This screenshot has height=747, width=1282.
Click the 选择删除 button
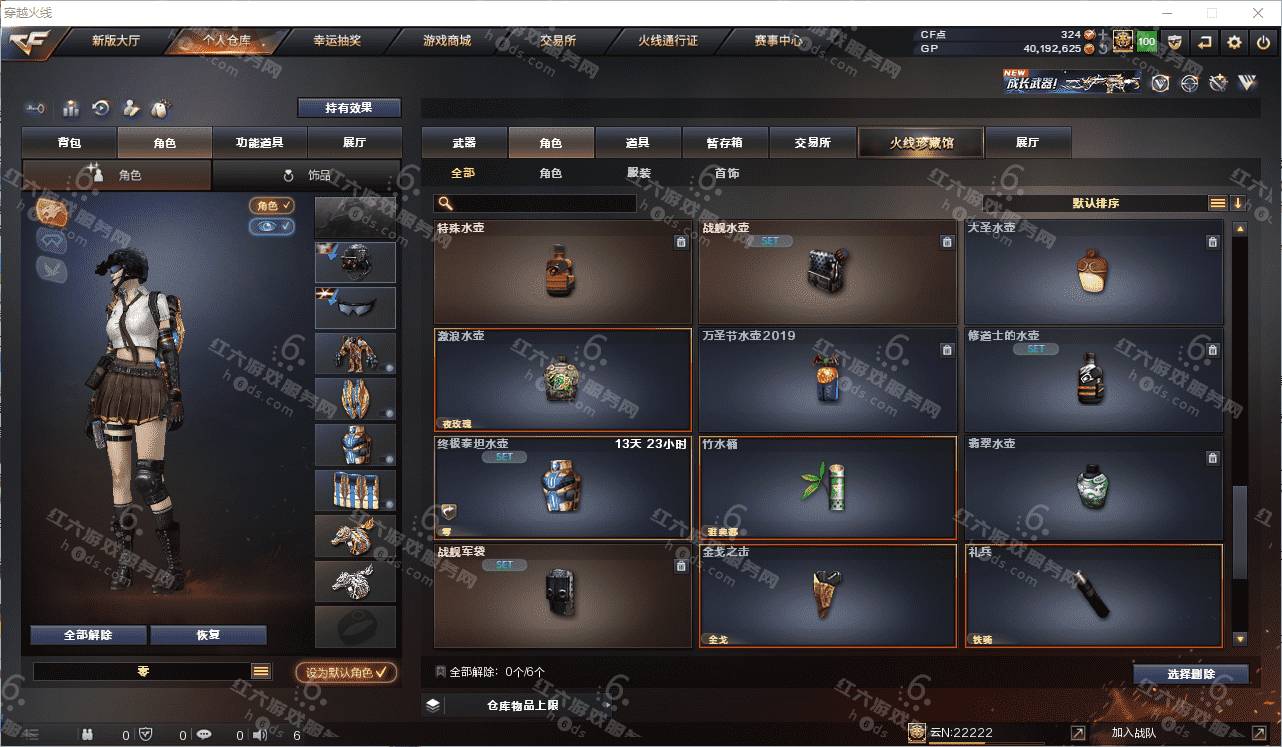pos(1190,674)
